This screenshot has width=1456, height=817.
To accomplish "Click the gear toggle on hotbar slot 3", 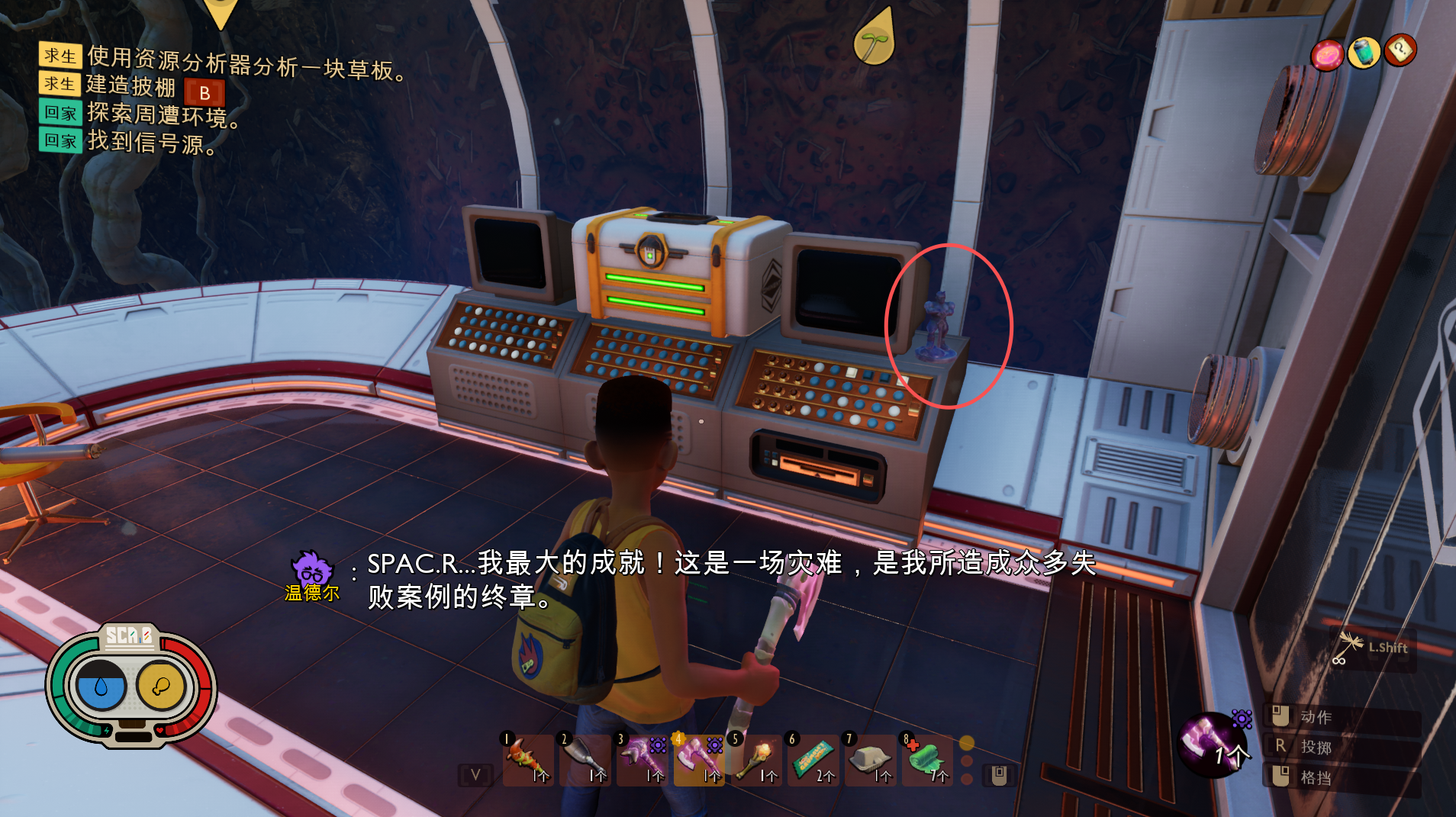I will (x=657, y=743).
